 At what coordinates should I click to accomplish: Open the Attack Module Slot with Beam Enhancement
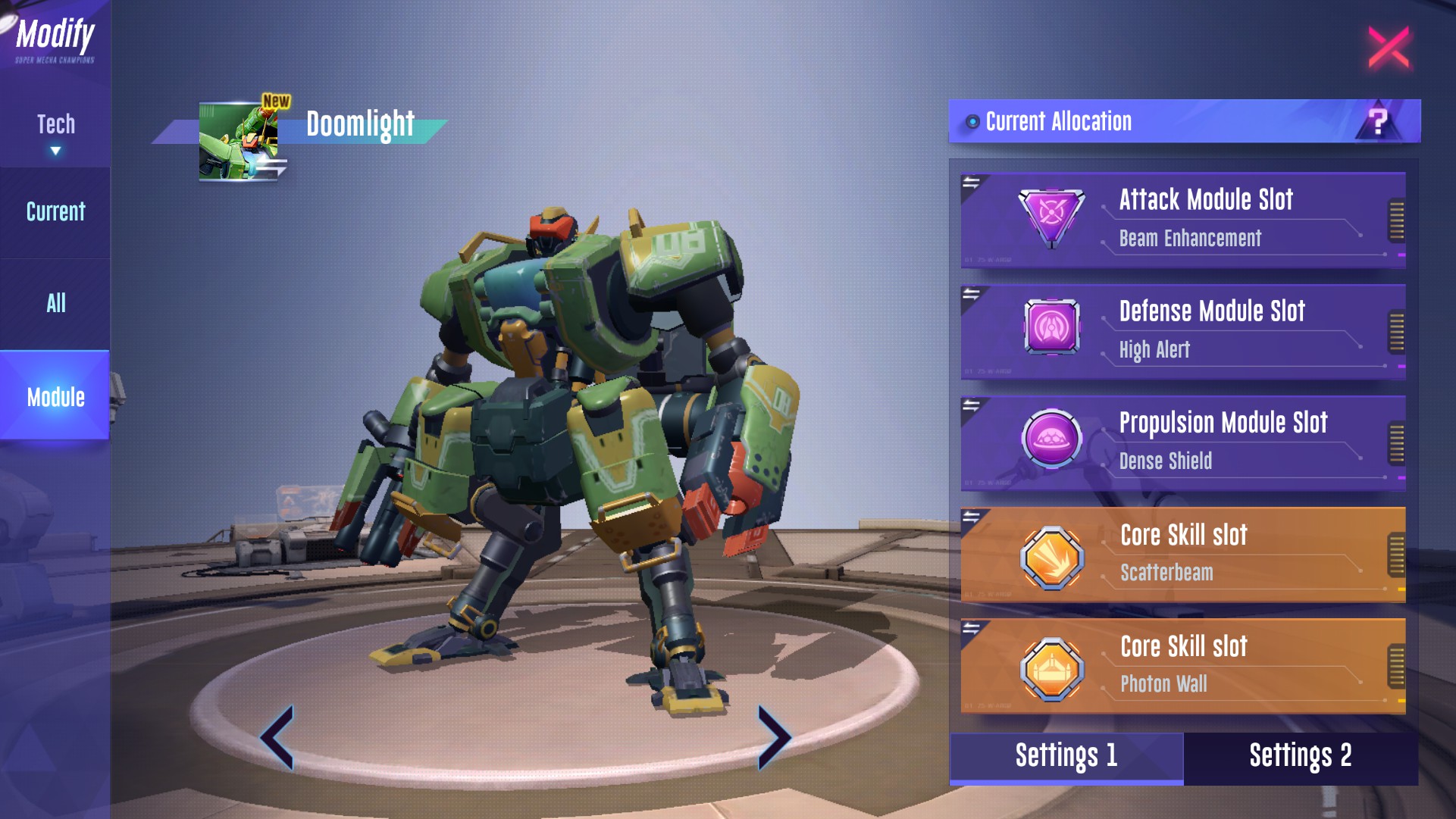[1182, 220]
